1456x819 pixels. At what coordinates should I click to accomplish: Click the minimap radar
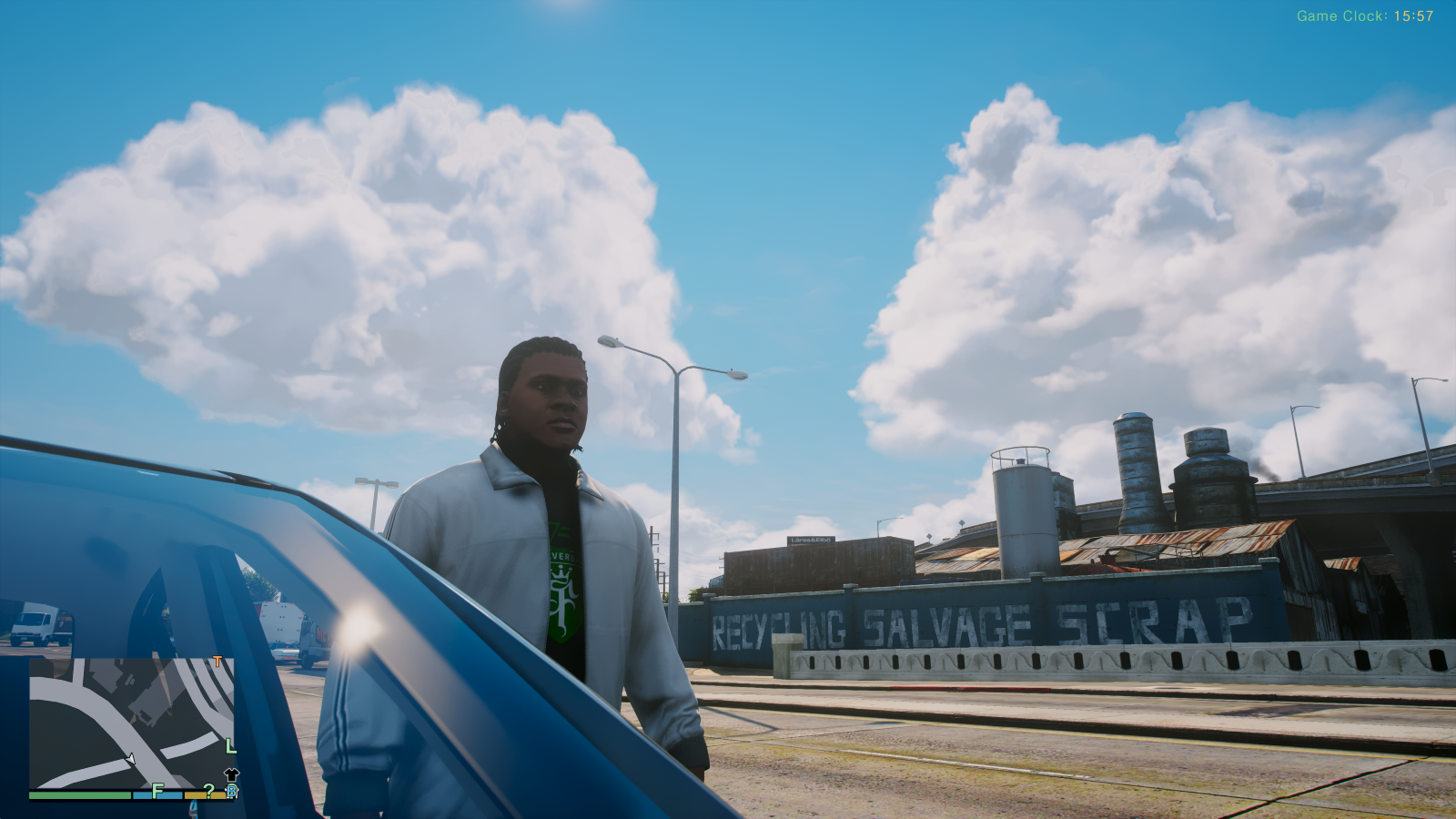[x=132, y=723]
